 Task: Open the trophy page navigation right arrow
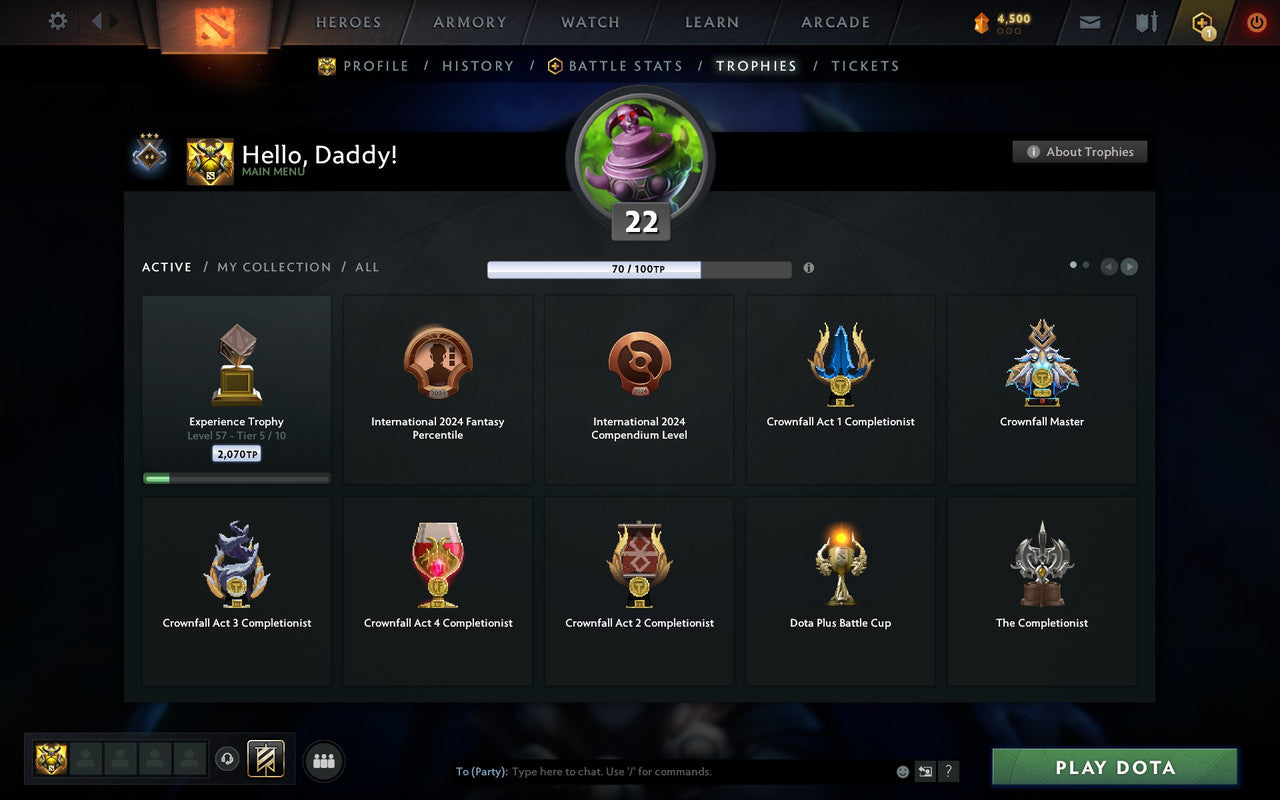[x=1130, y=267]
